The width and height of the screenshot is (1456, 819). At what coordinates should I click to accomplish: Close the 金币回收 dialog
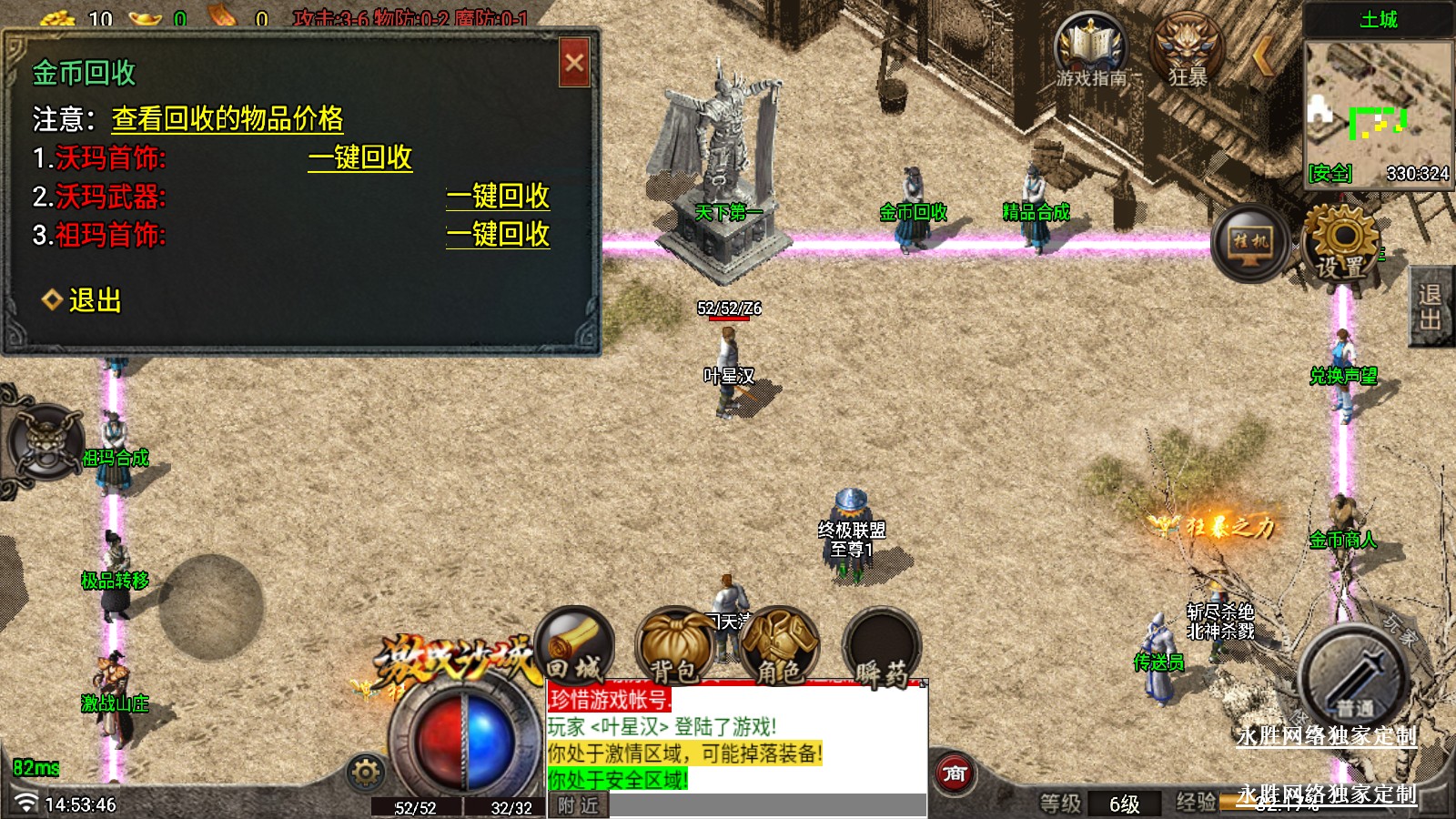point(574,63)
